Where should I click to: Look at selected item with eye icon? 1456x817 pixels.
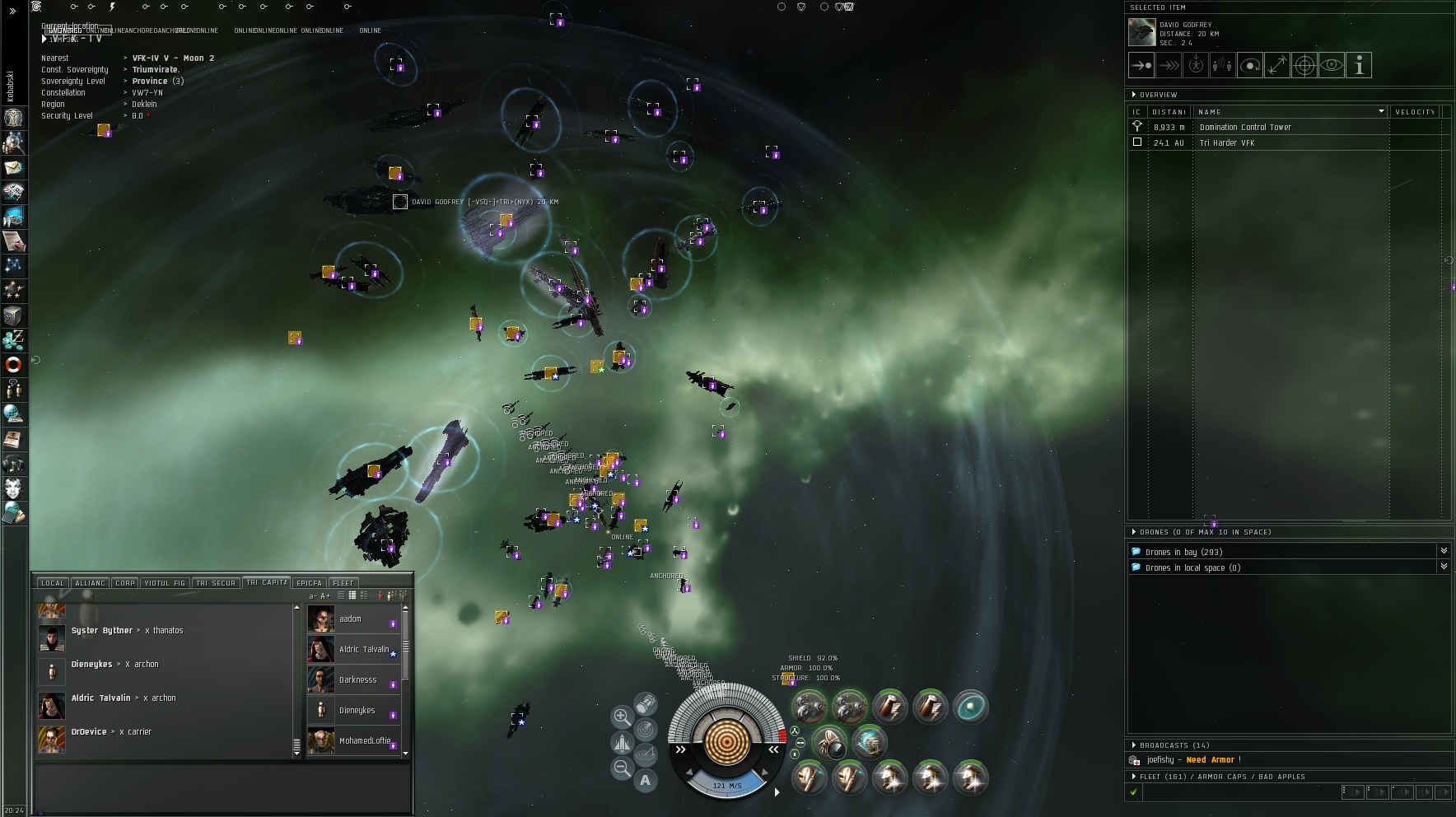pyautogui.click(x=1332, y=65)
